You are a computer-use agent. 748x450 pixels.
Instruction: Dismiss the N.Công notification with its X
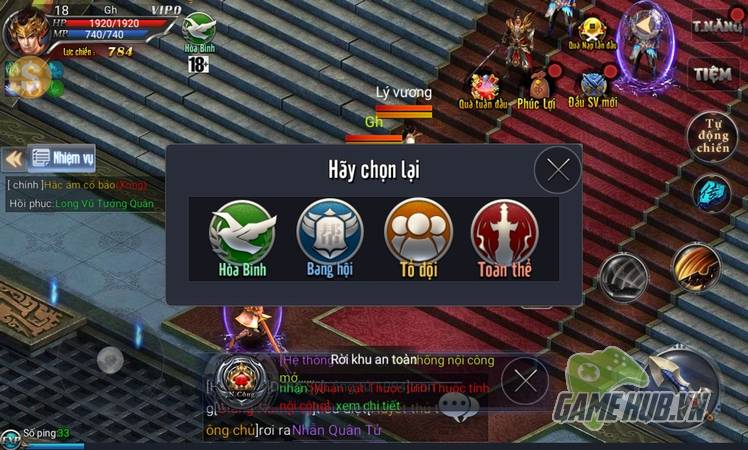tap(524, 380)
